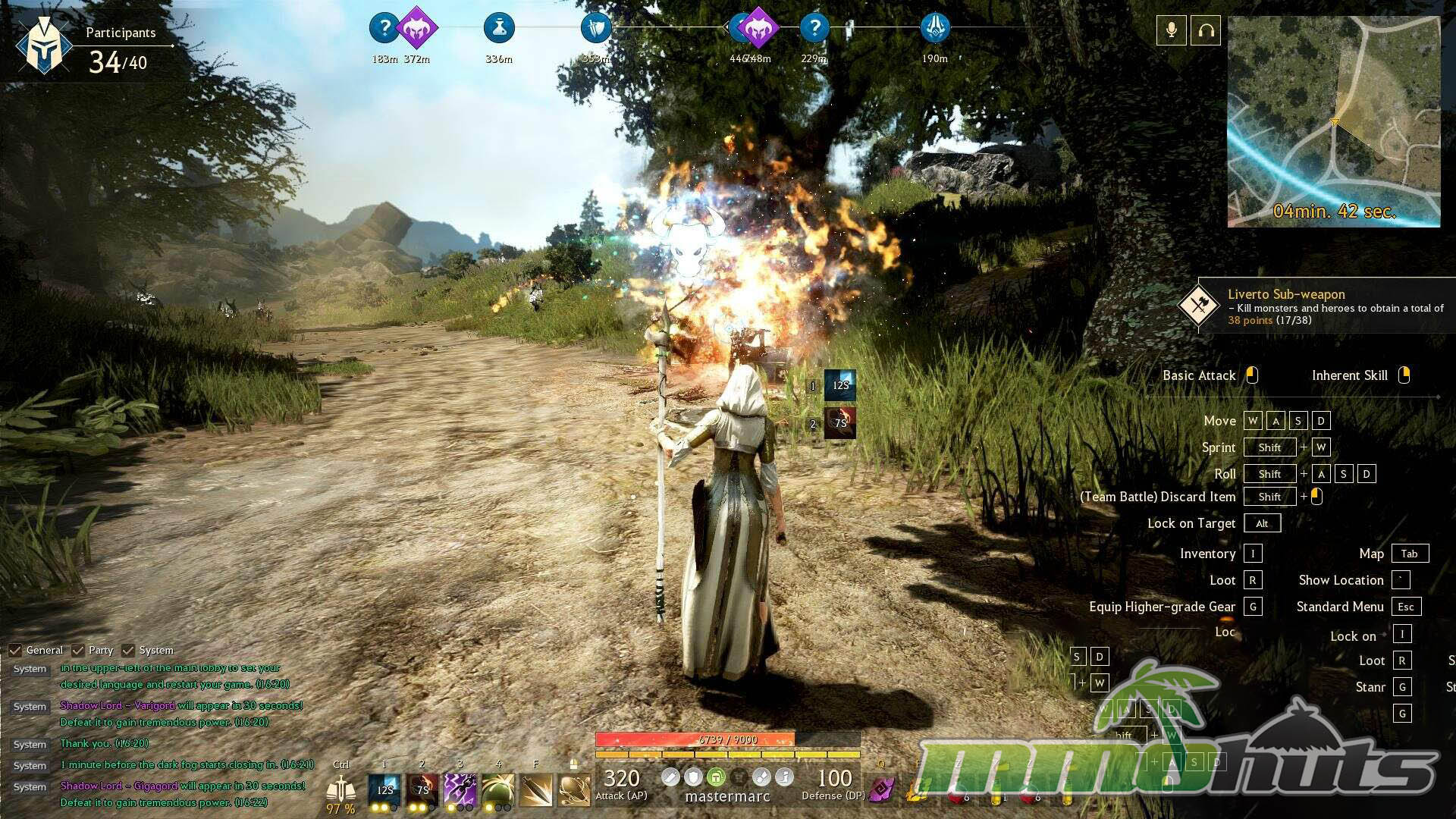The height and width of the screenshot is (819, 1456).
Task: Uncheck the General chat filter
Action: coord(15,651)
